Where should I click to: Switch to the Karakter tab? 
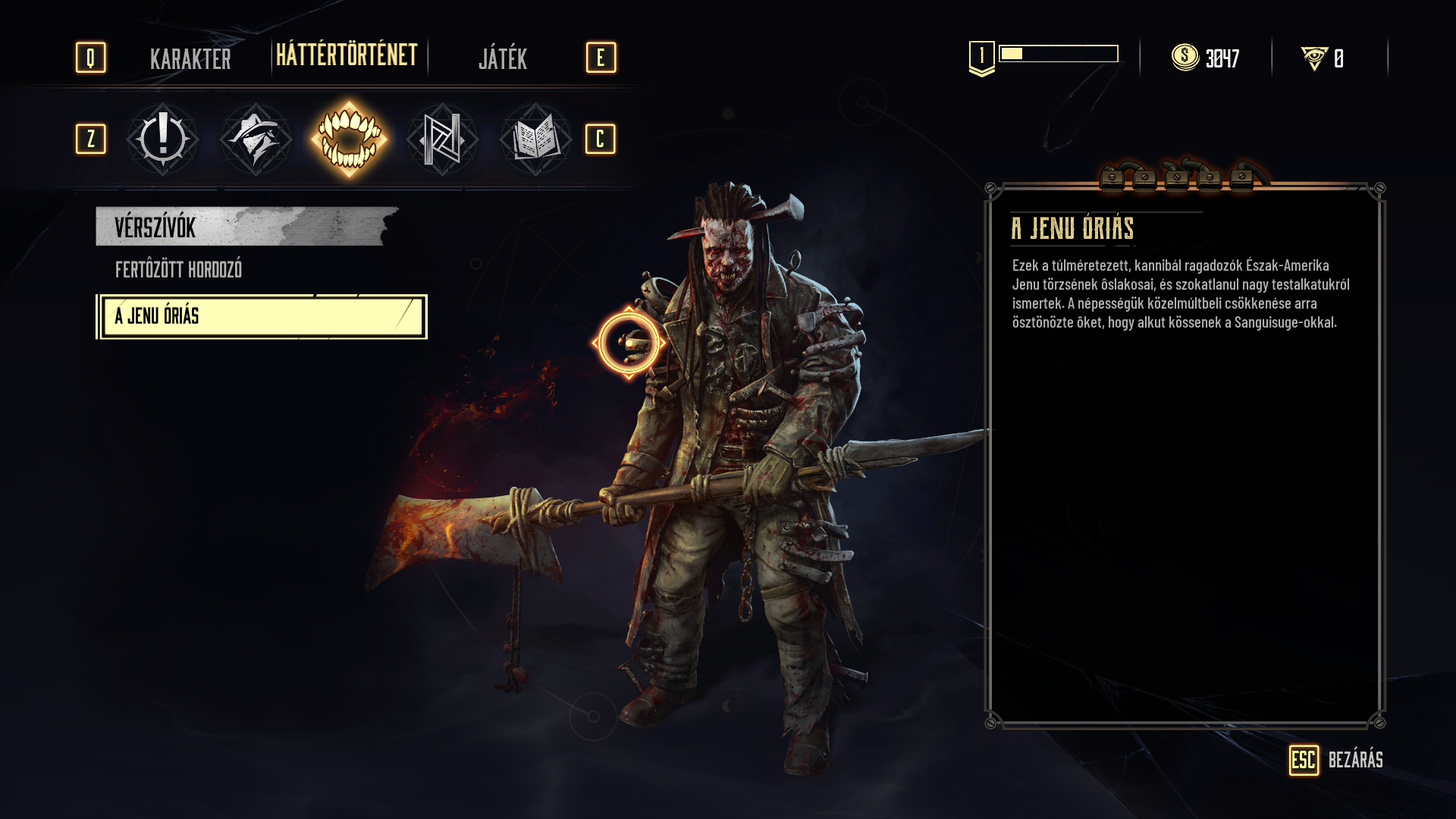point(190,58)
